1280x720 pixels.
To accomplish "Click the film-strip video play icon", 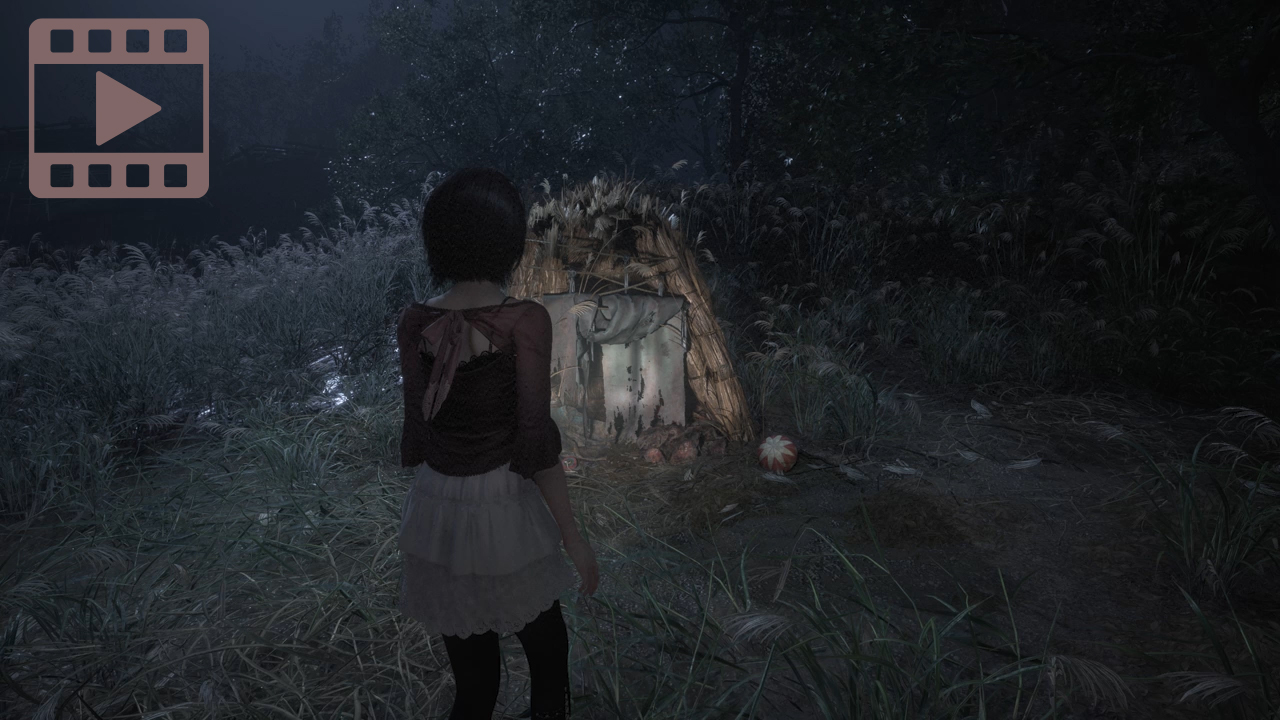I will pos(119,108).
